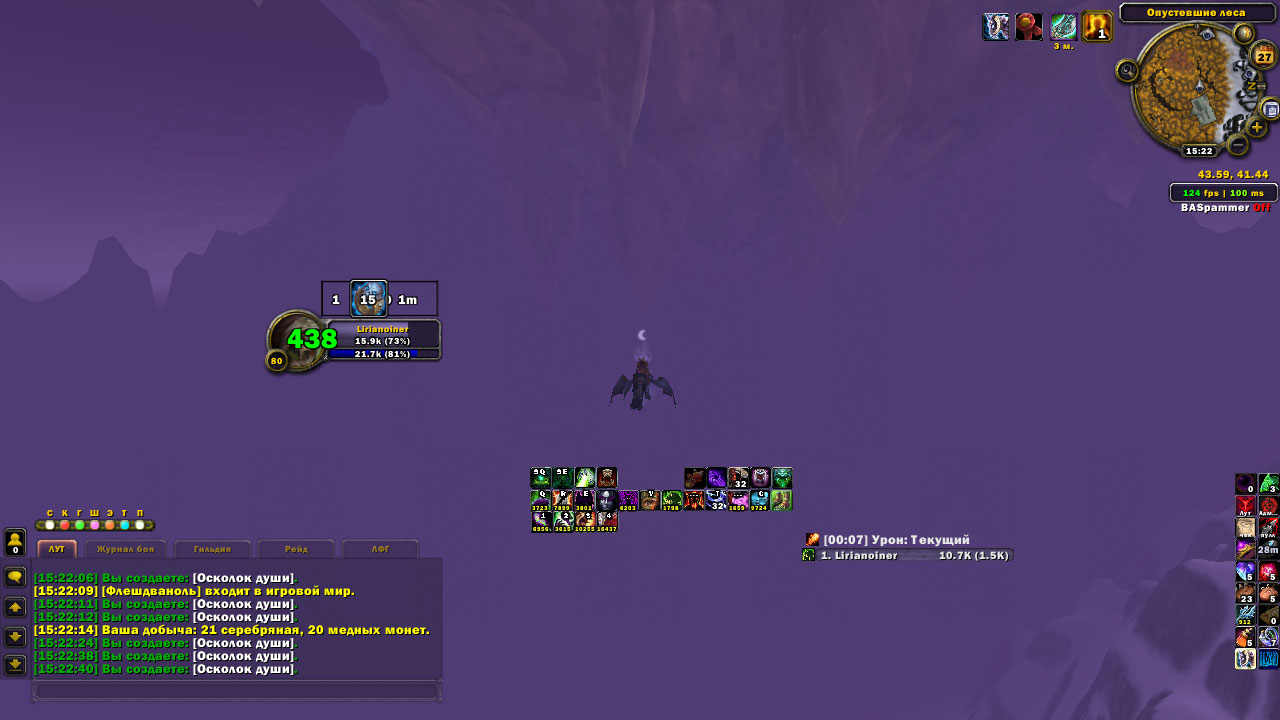This screenshot has width=1280, height=720.
Task: Click the buff icon with 3 м. timer
Action: [x=1063, y=26]
